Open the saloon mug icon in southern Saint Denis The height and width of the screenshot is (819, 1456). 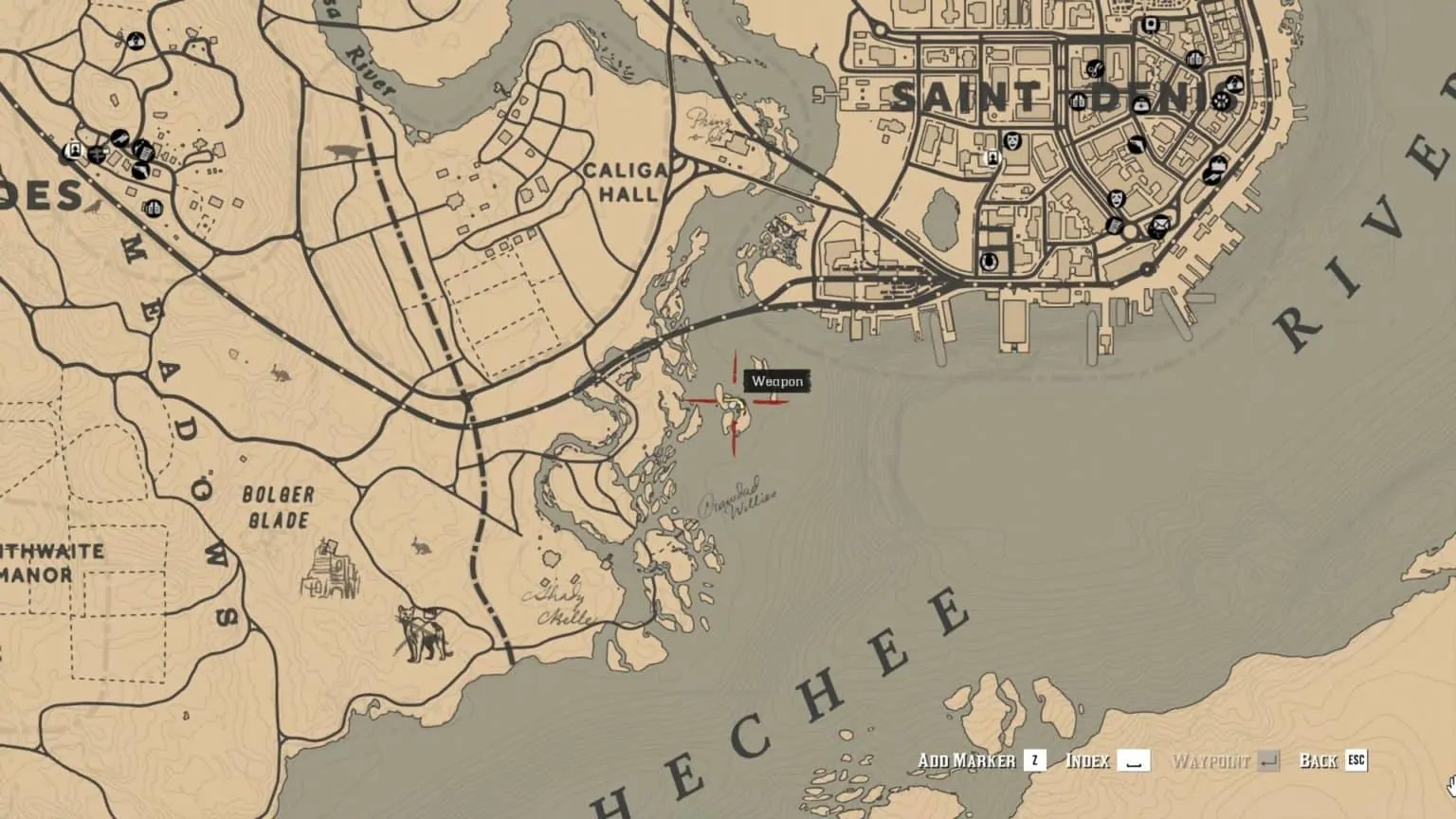point(989,260)
